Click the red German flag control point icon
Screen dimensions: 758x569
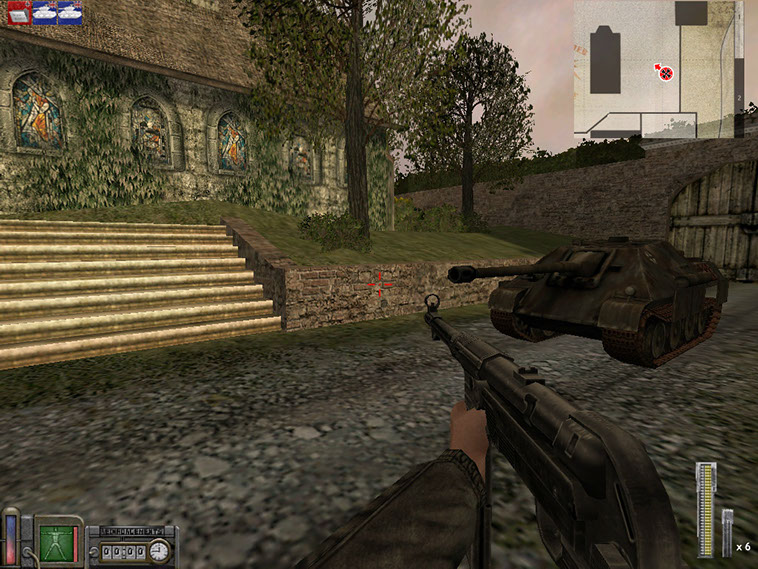[17, 13]
